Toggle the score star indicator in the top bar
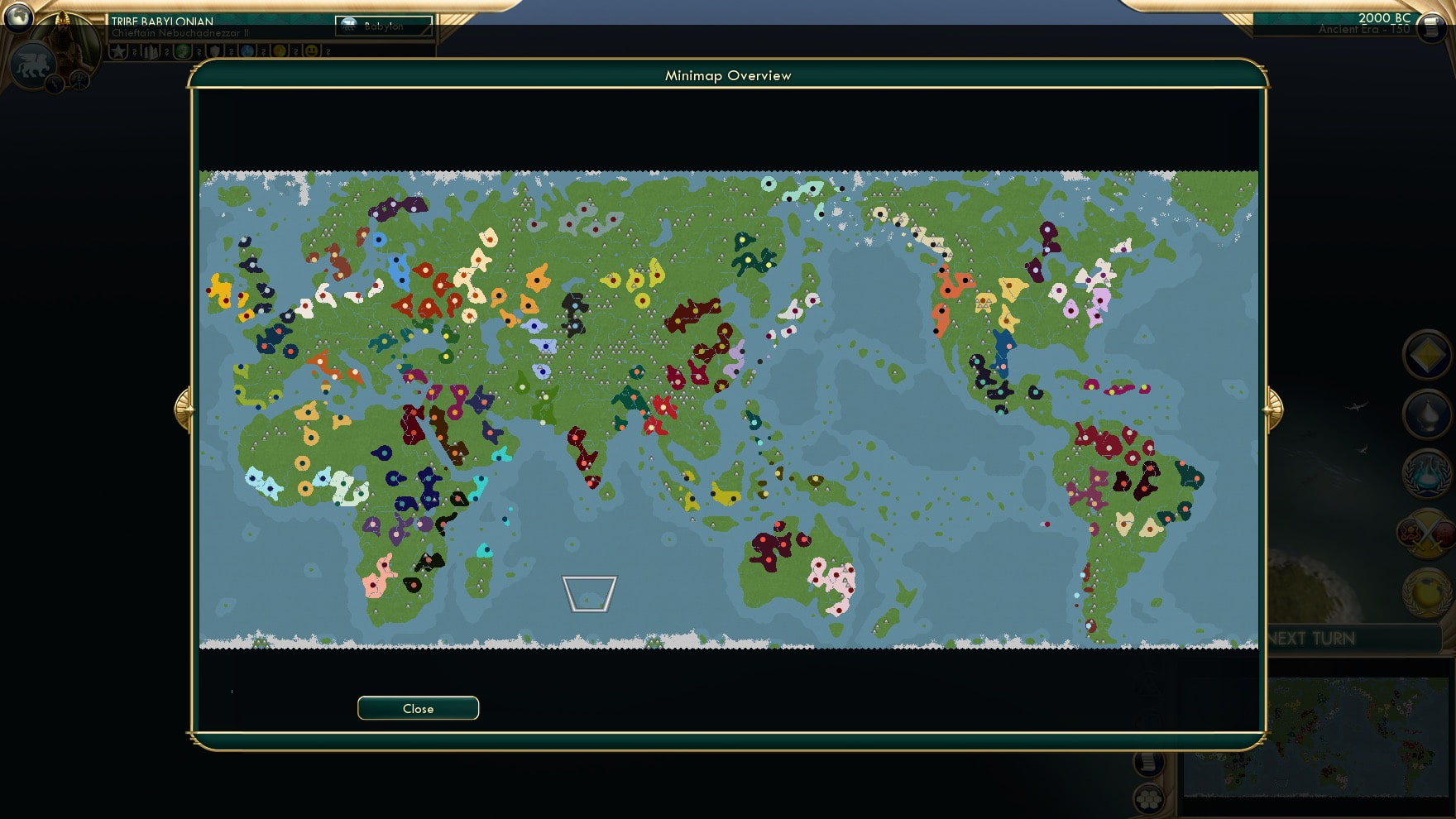 [x=120, y=51]
